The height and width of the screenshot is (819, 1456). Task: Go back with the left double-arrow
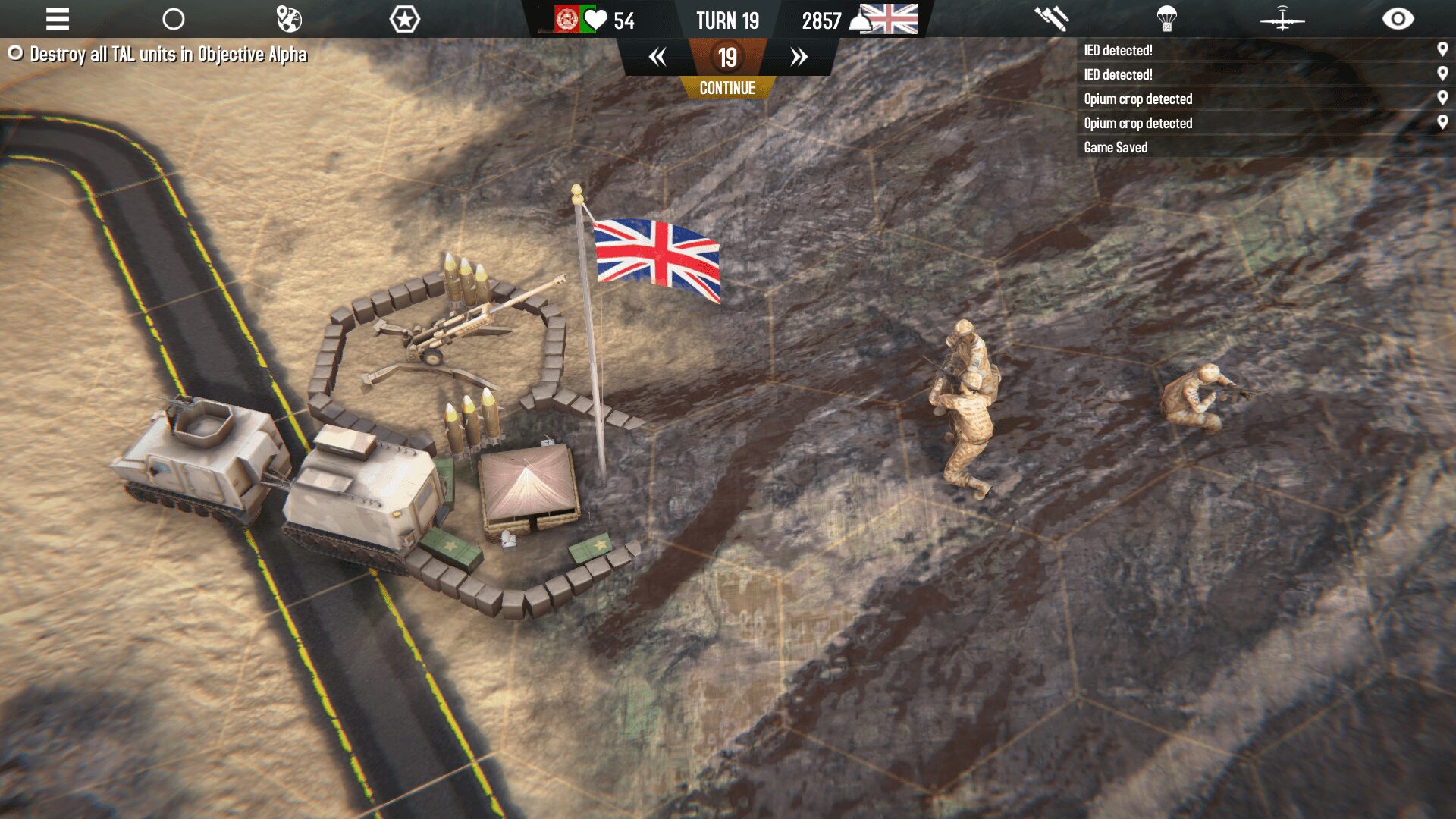(x=657, y=57)
